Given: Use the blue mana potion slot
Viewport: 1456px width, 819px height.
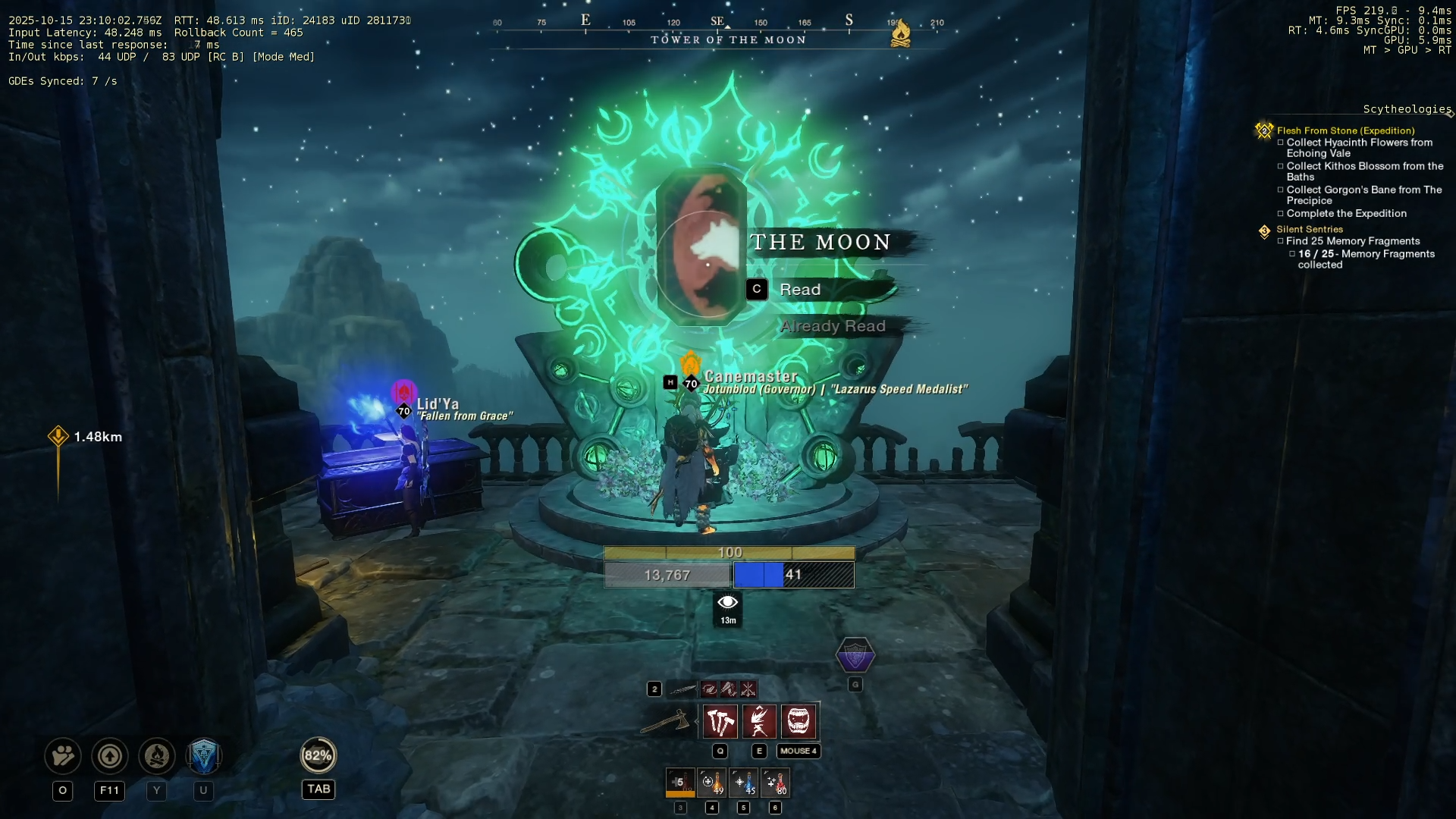Looking at the screenshot, I should (744, 783).
